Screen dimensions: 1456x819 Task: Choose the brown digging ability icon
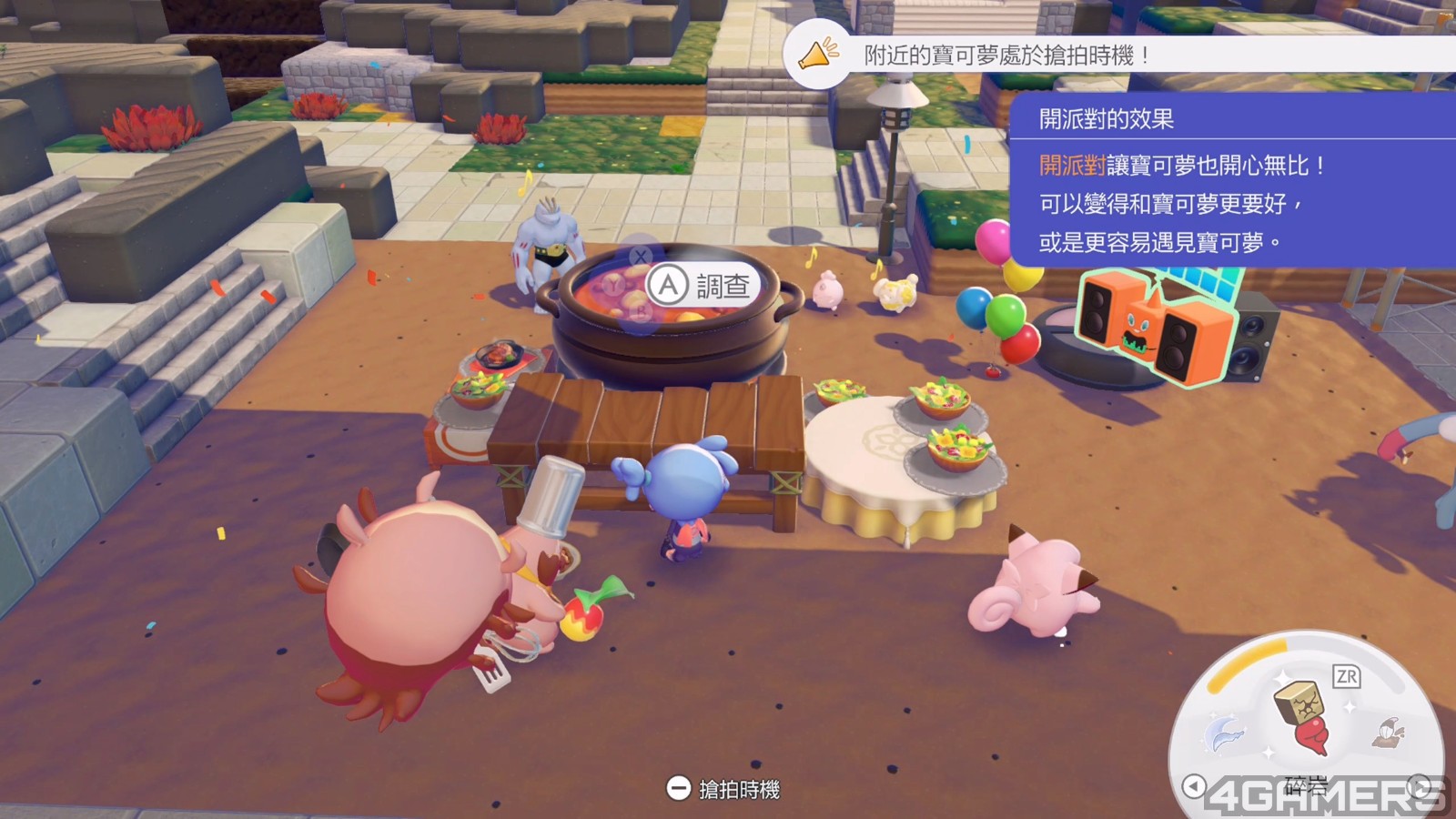pyautogui.click(x=1389, y=731)
